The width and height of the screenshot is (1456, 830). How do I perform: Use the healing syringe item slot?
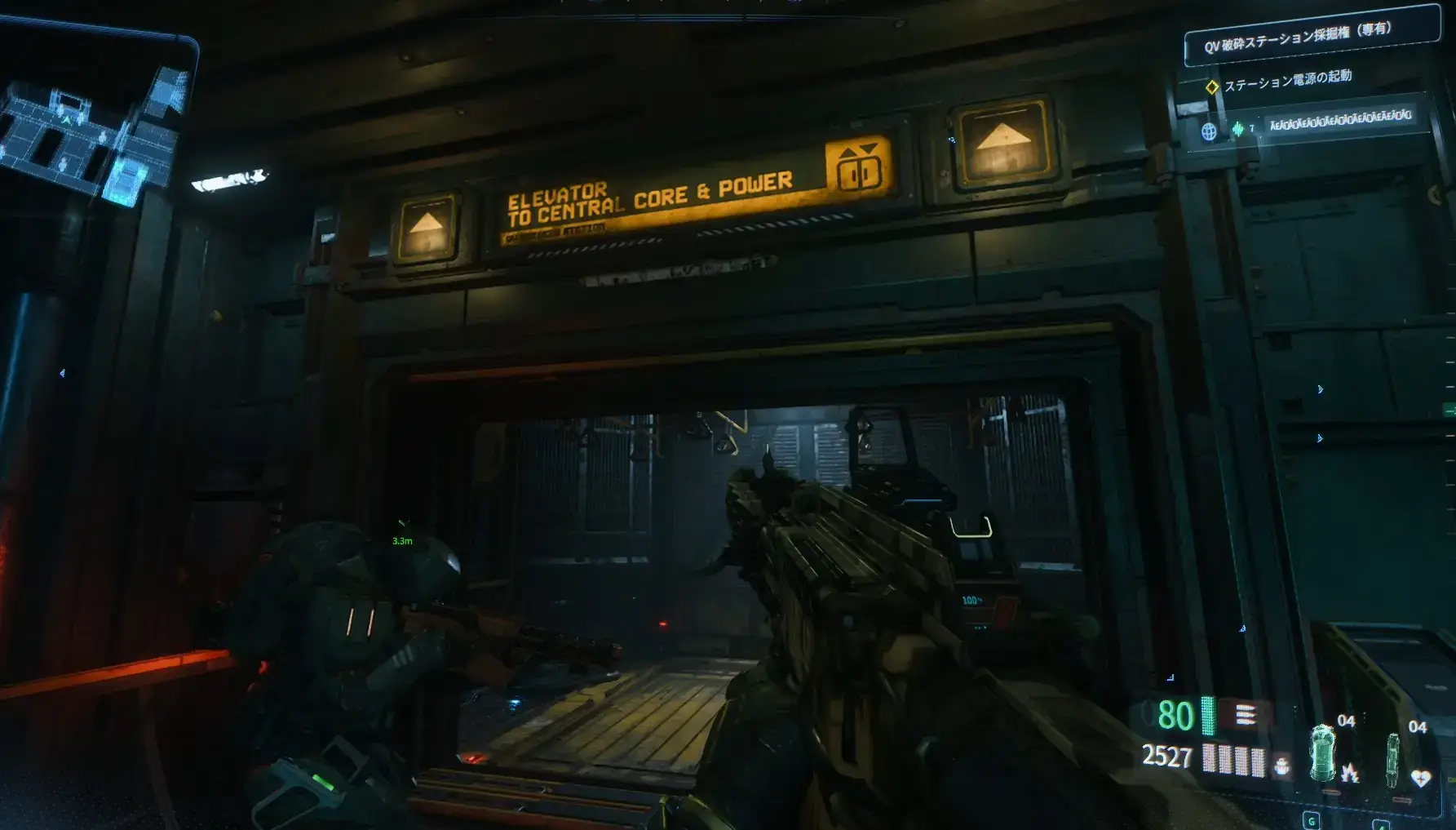[1394, 759]
